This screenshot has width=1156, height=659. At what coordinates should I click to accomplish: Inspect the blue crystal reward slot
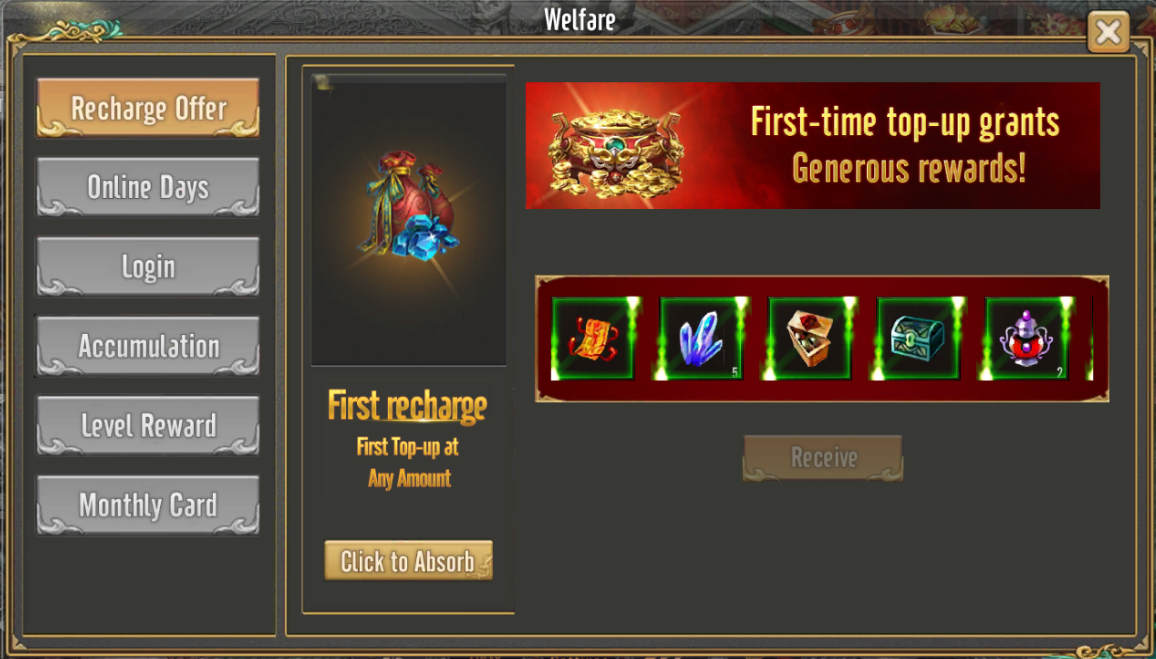tap(701, 338)
